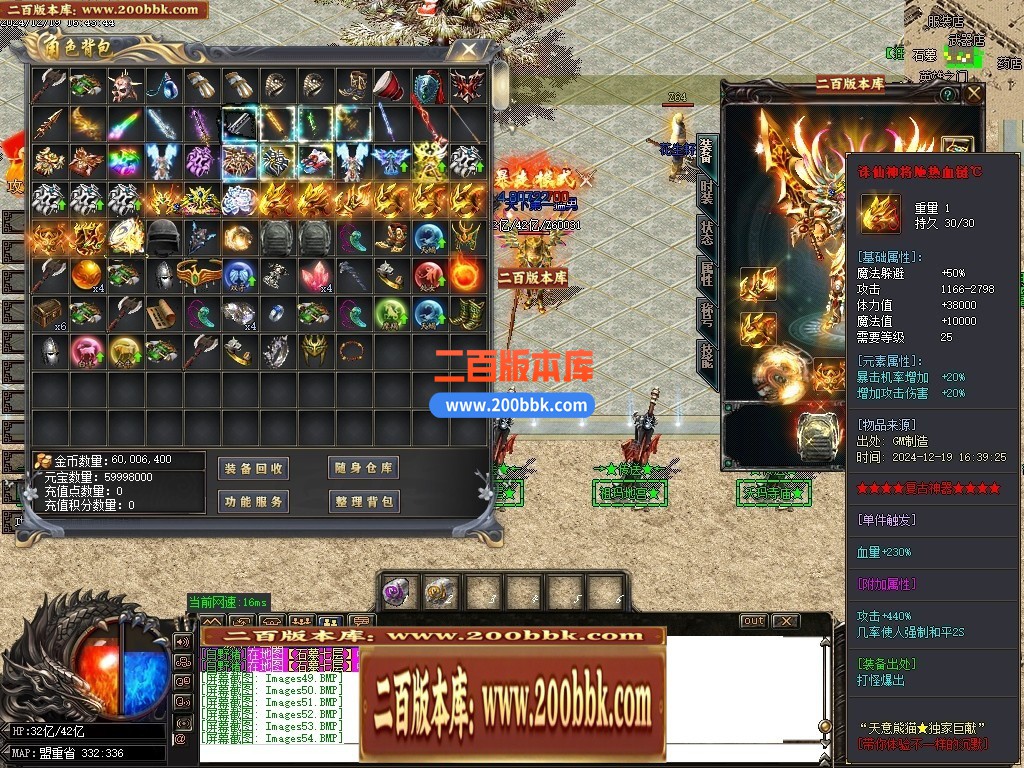The image size is (1024, 768).
Task: Sort the backpack with 整理背包
Action: pos(364,501)
